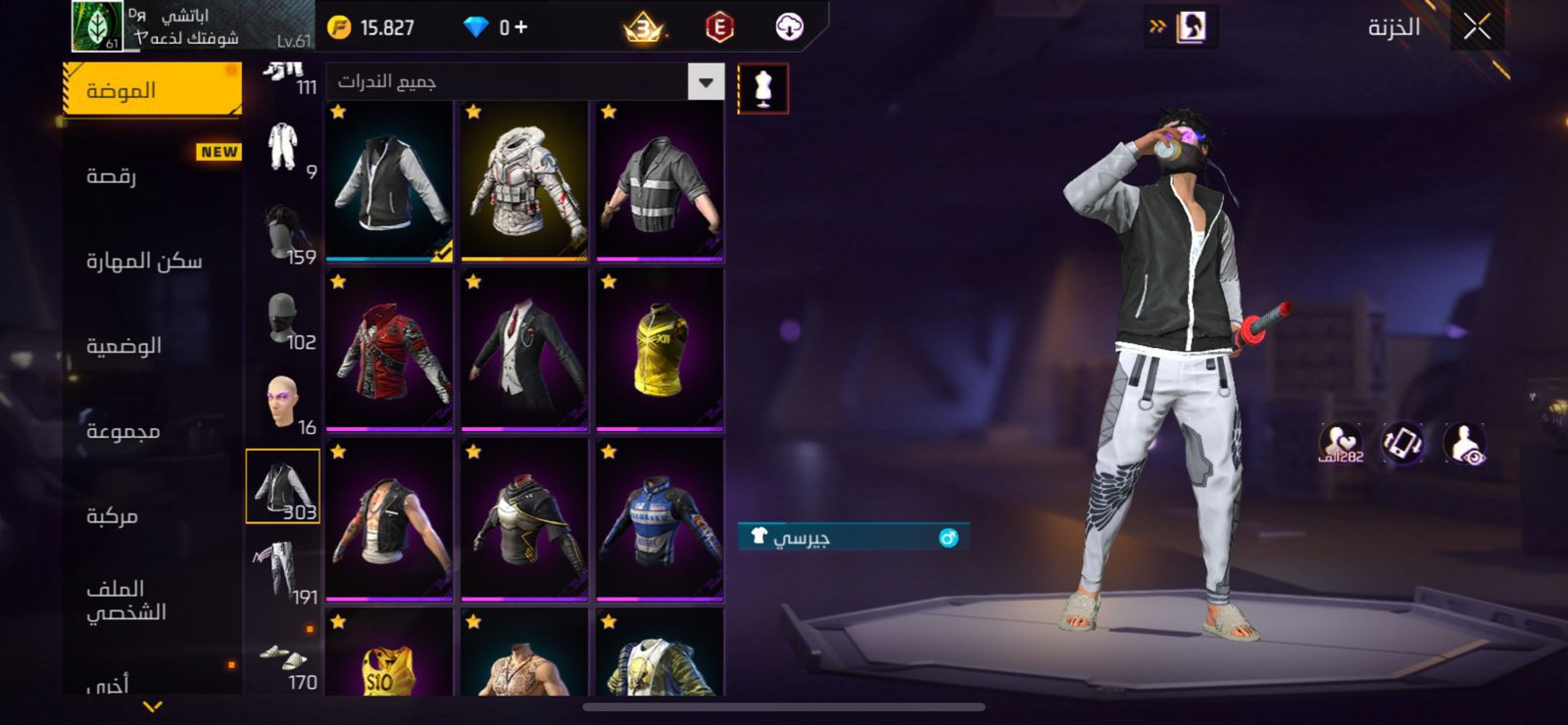The height and width of the screenshot is (725, 1568).
Task: Select the blue racing jacket
Action: [x=660, y=519]
